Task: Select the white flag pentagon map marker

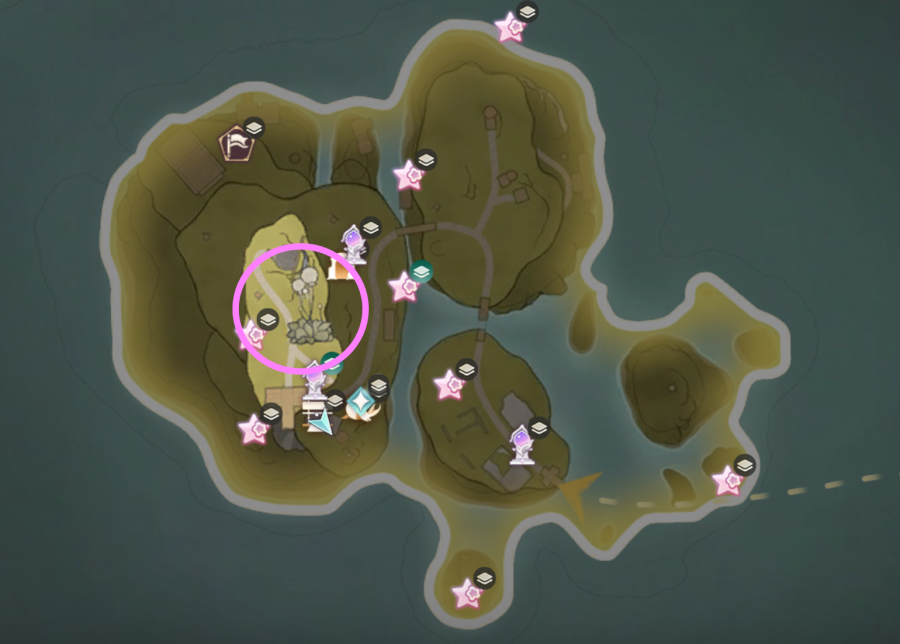Action: click(236, 145)
